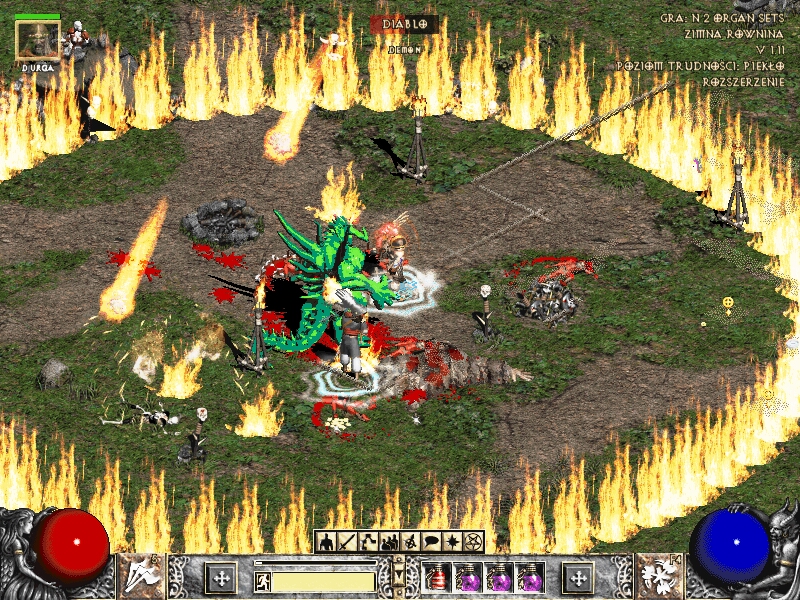Viewport: 800px width, 600px height.
Task: Open inventory via the sword icon
Action: pos(347,542)
